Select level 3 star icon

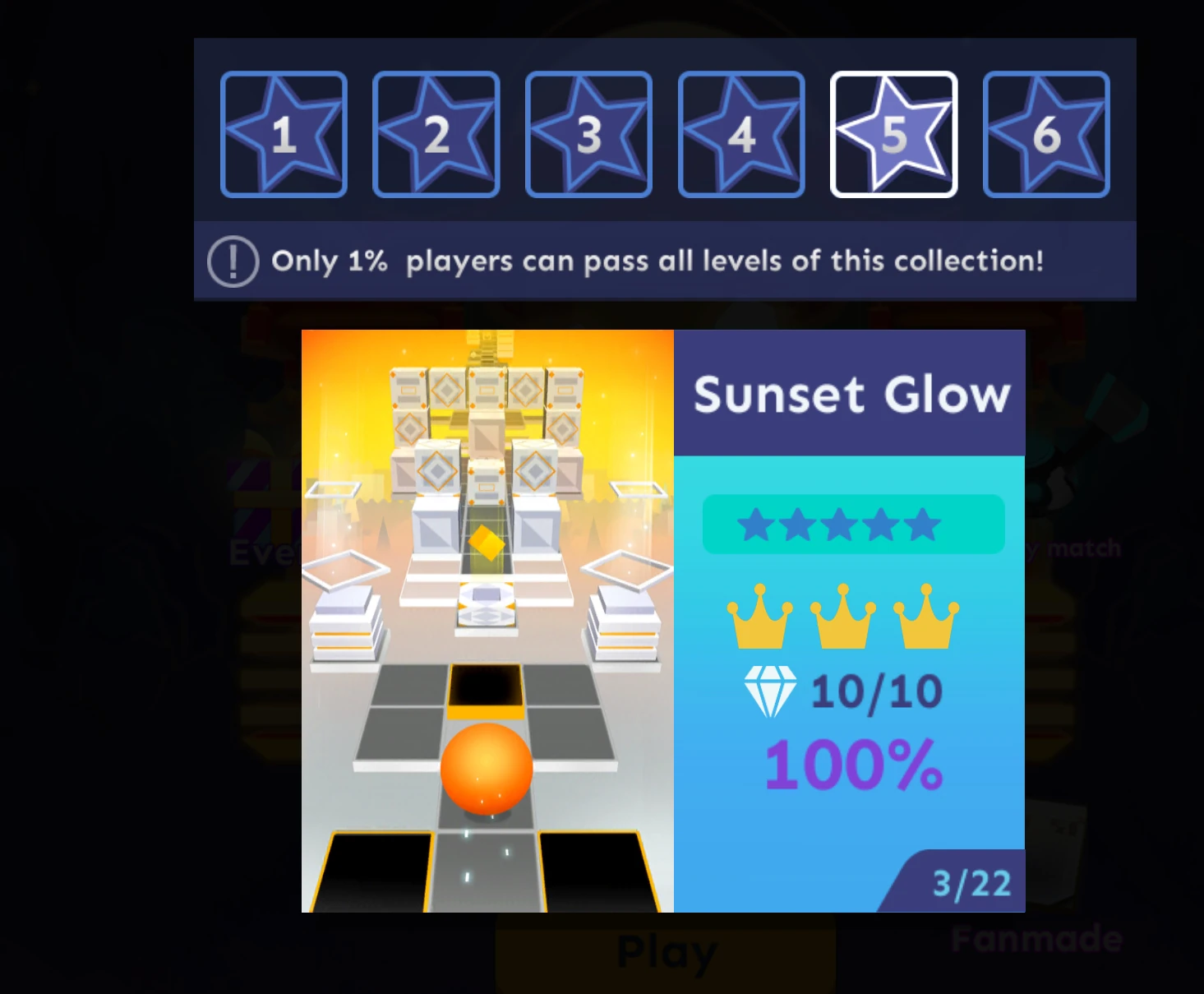588,134
